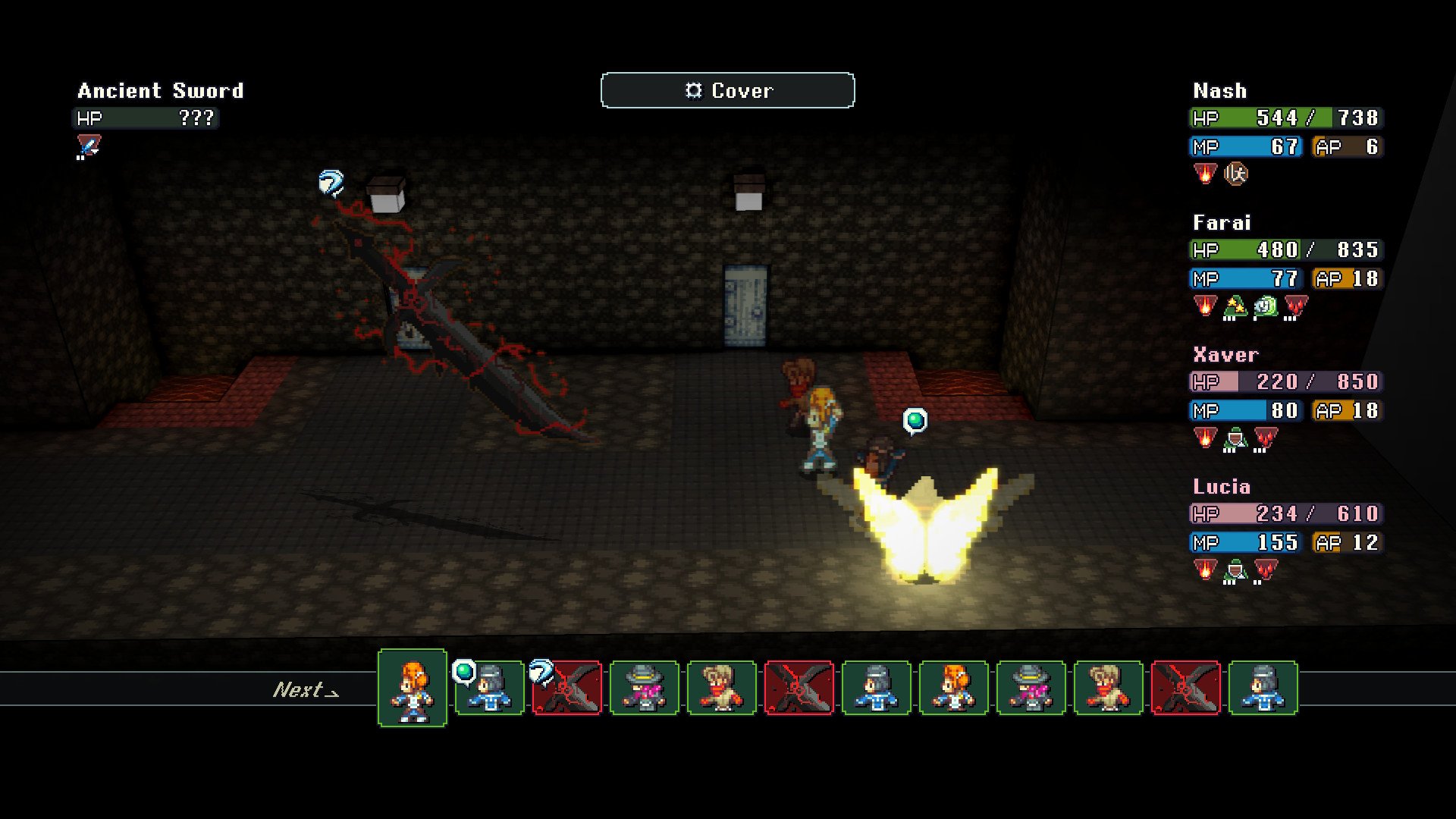Screen dimensions: 1456x819
Task: Inspect the Ancient Sword's sword debuff icon
Action: click(x=89, y=146)
